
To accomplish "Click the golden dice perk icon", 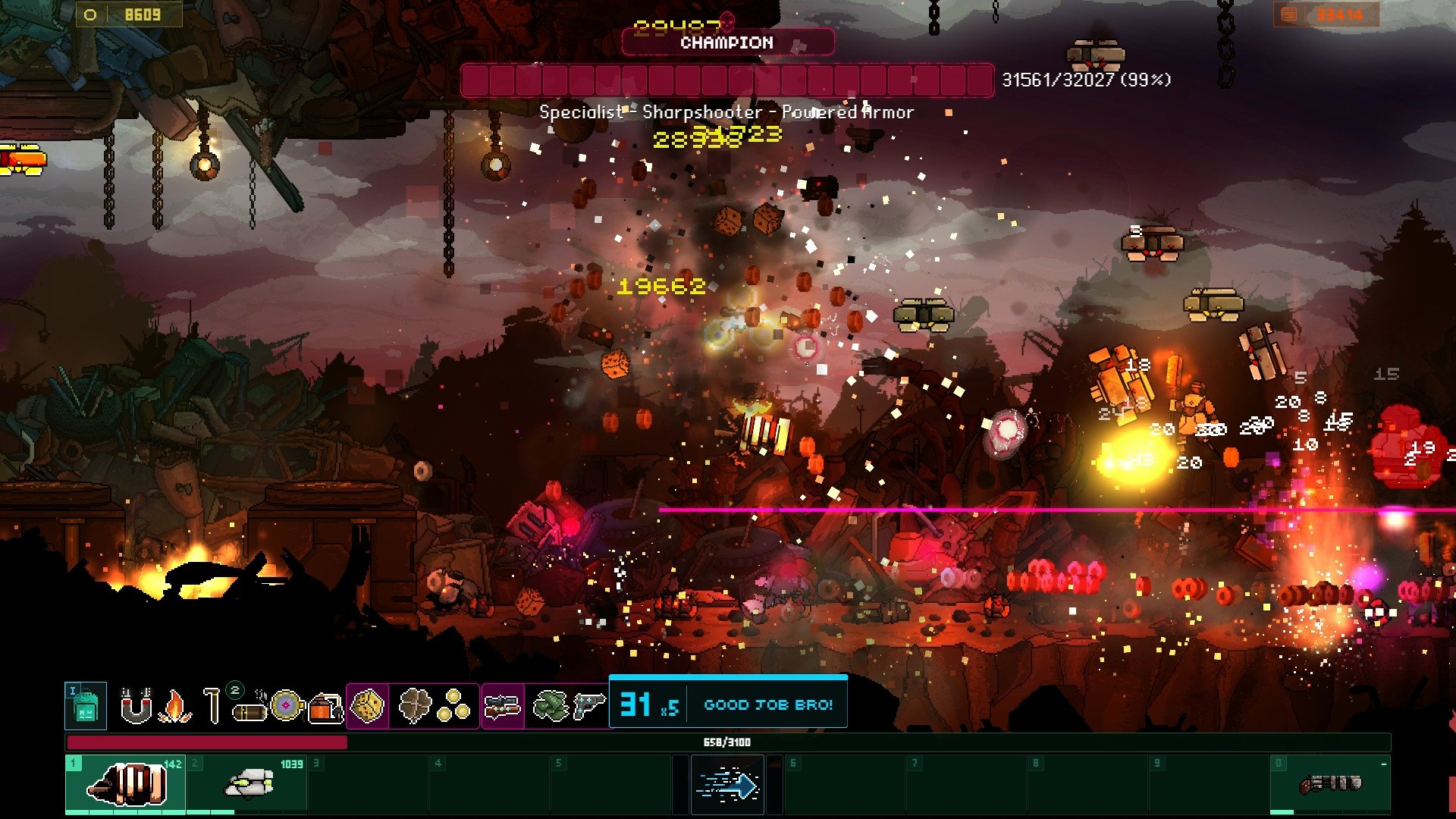I will coord(368,706).
